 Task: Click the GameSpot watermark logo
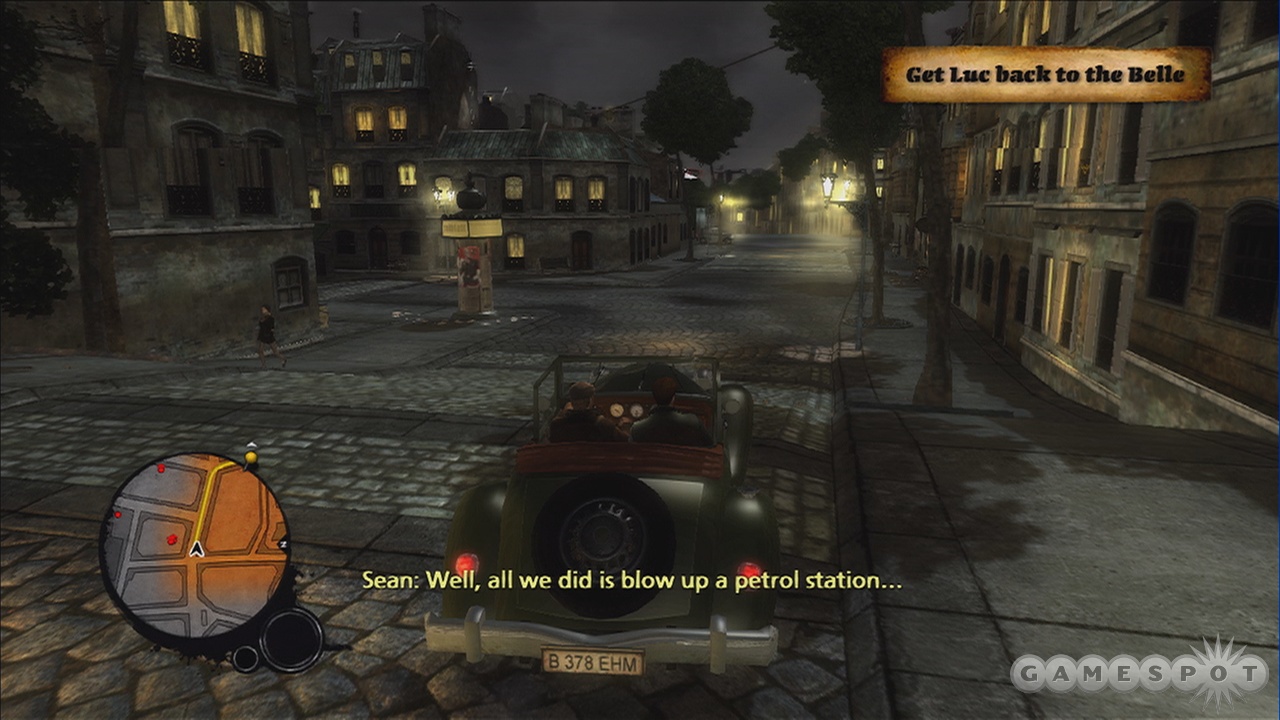(1138, 673)
